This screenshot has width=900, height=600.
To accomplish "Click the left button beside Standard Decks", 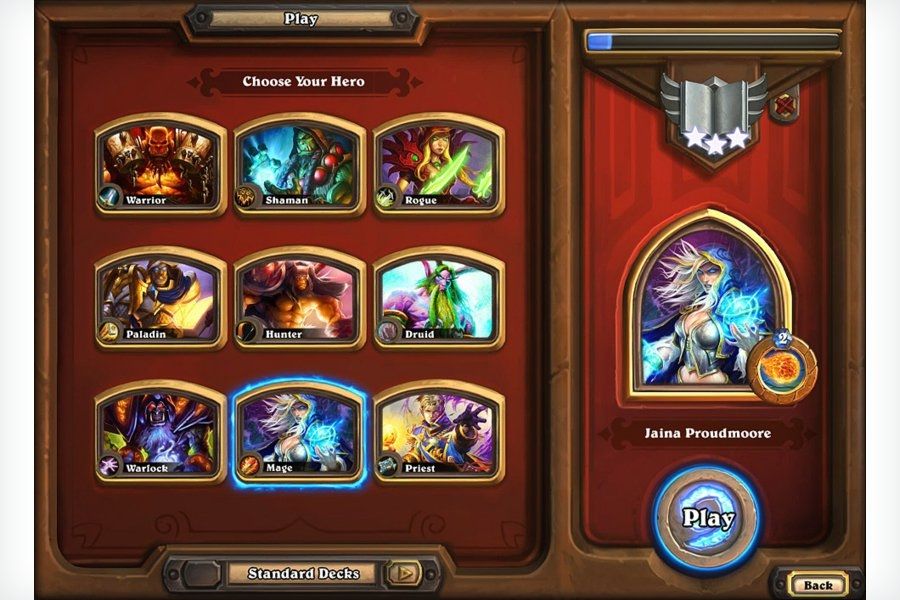I will 199,573.
